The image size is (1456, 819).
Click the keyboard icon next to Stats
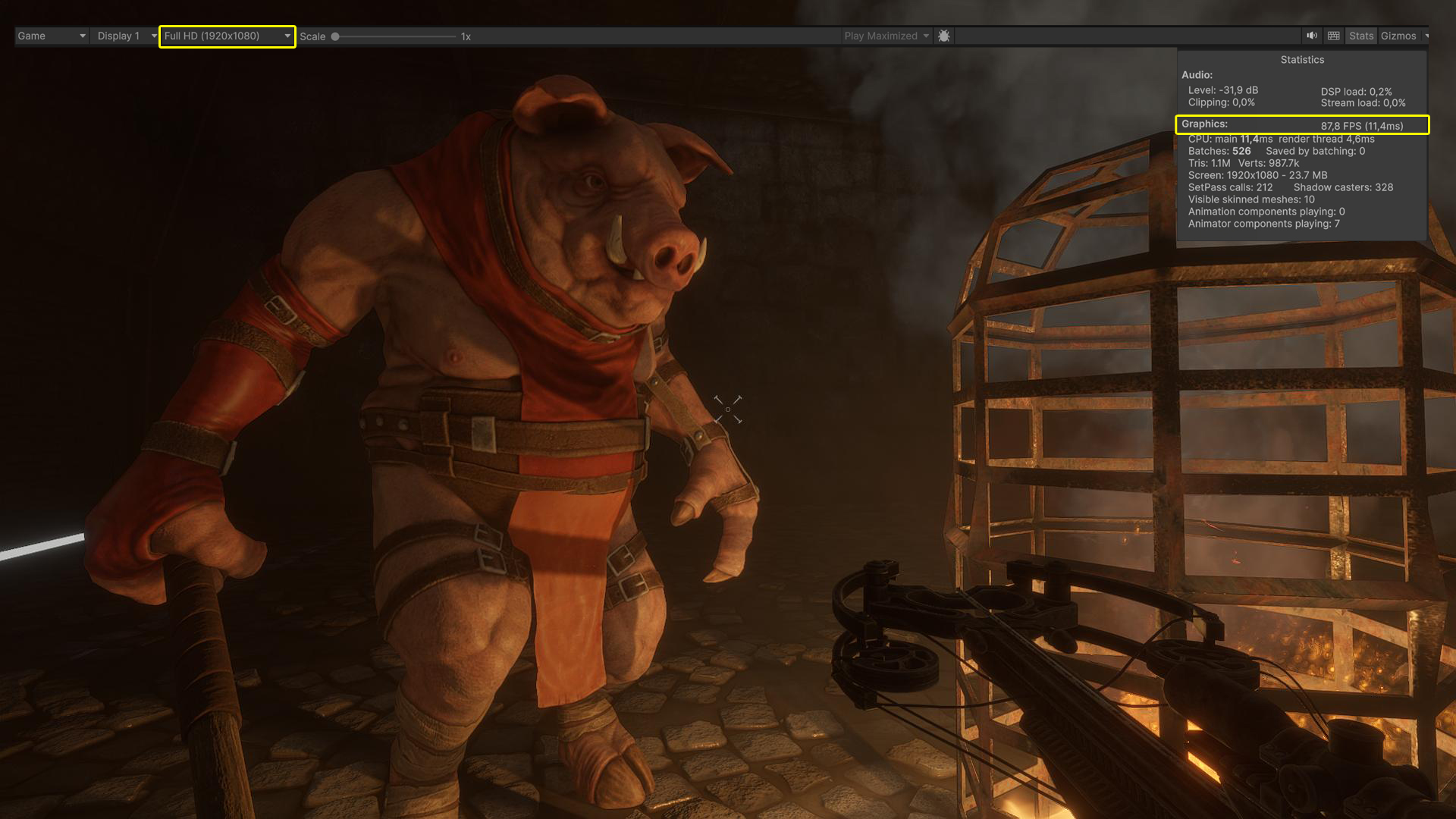tap(1334, 36)
